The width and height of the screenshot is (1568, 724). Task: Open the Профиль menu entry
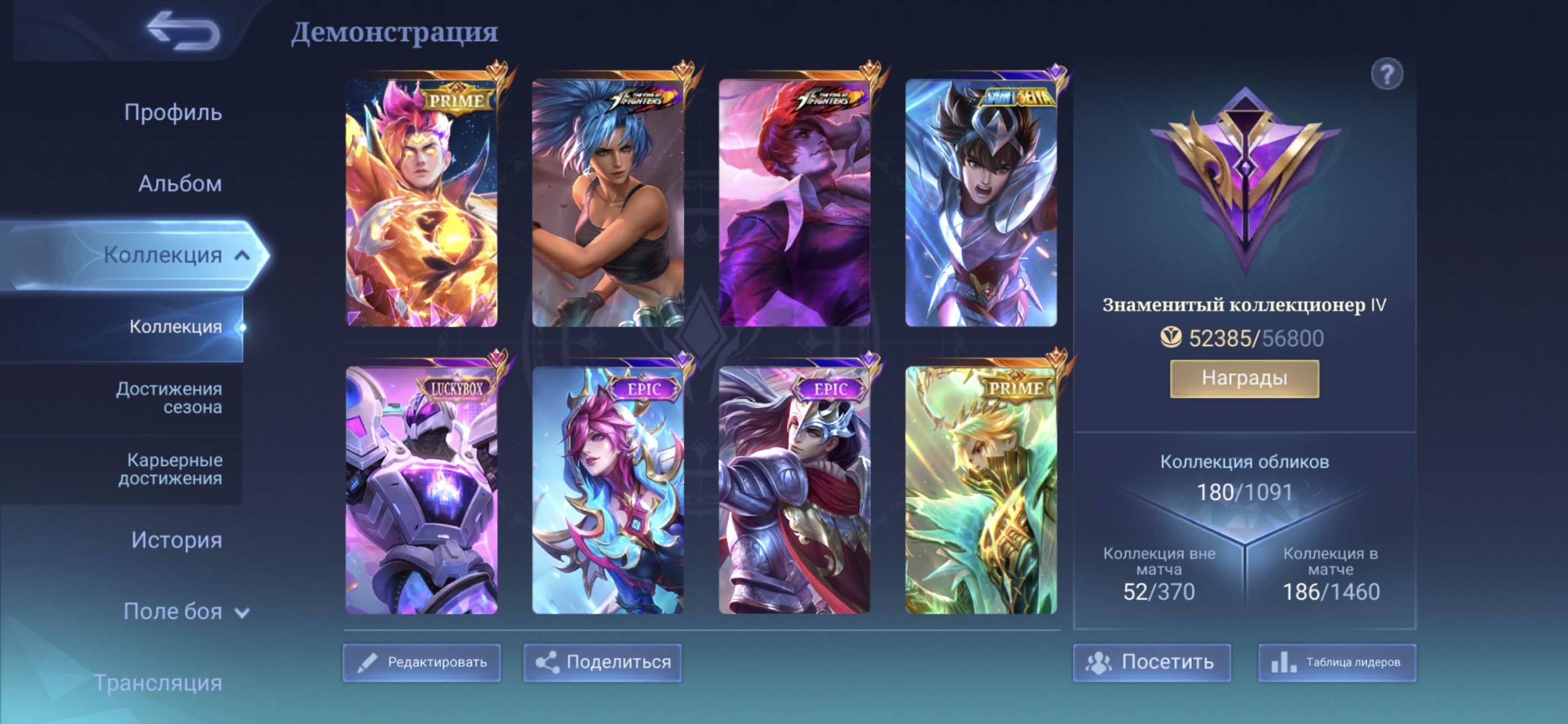tap(173, 113)
